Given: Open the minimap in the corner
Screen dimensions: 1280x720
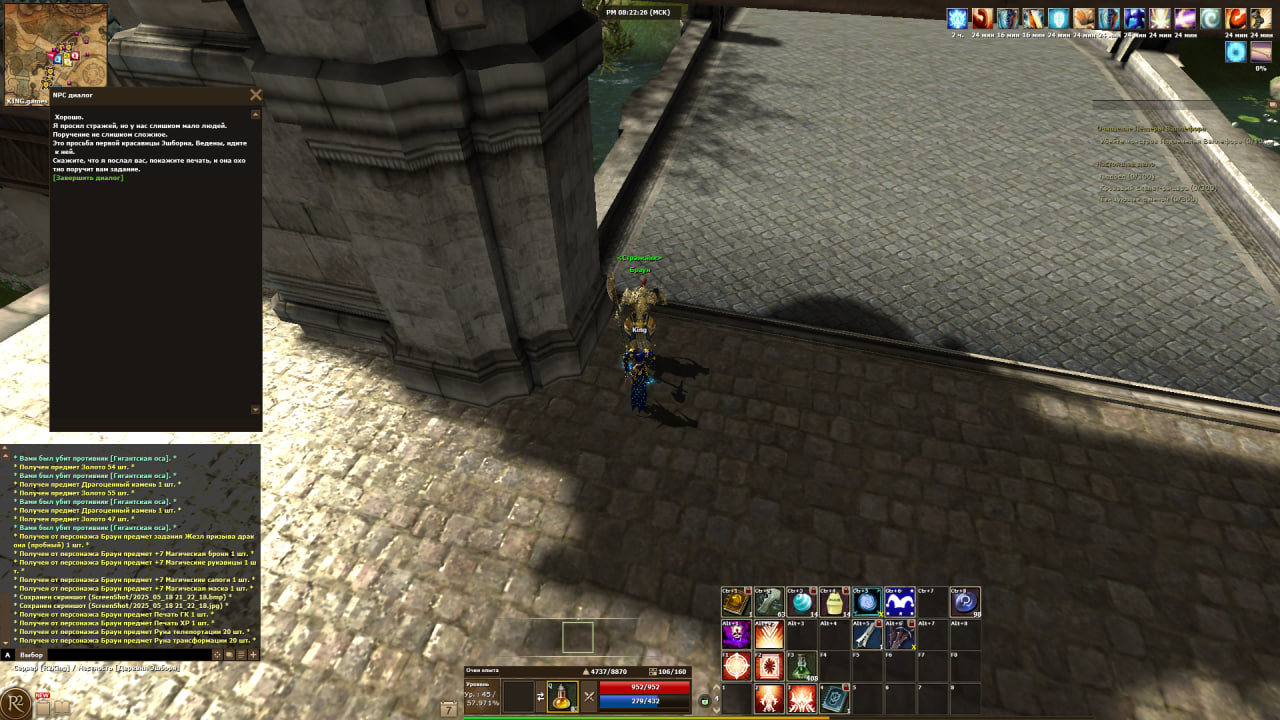Looking at the screenshot, I should [56, 50].
